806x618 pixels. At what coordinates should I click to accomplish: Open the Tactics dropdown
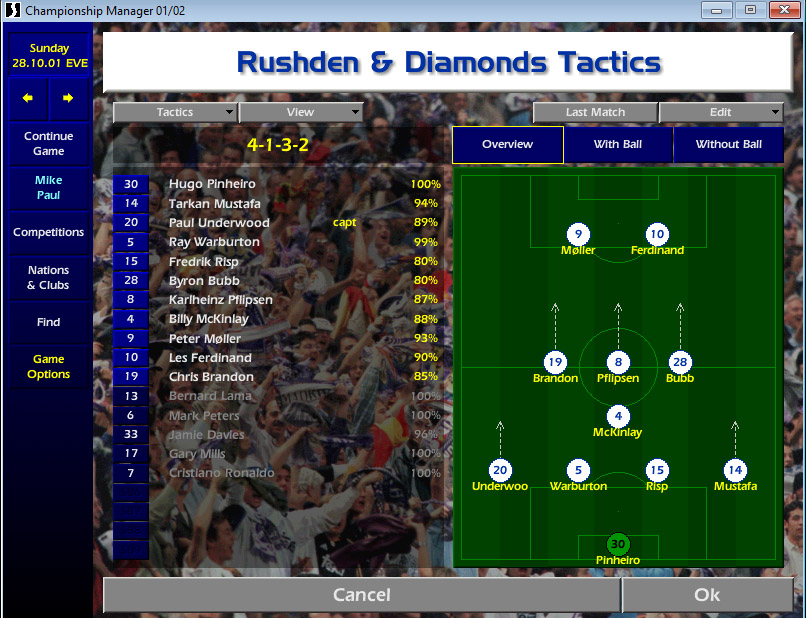pos(175,112)
